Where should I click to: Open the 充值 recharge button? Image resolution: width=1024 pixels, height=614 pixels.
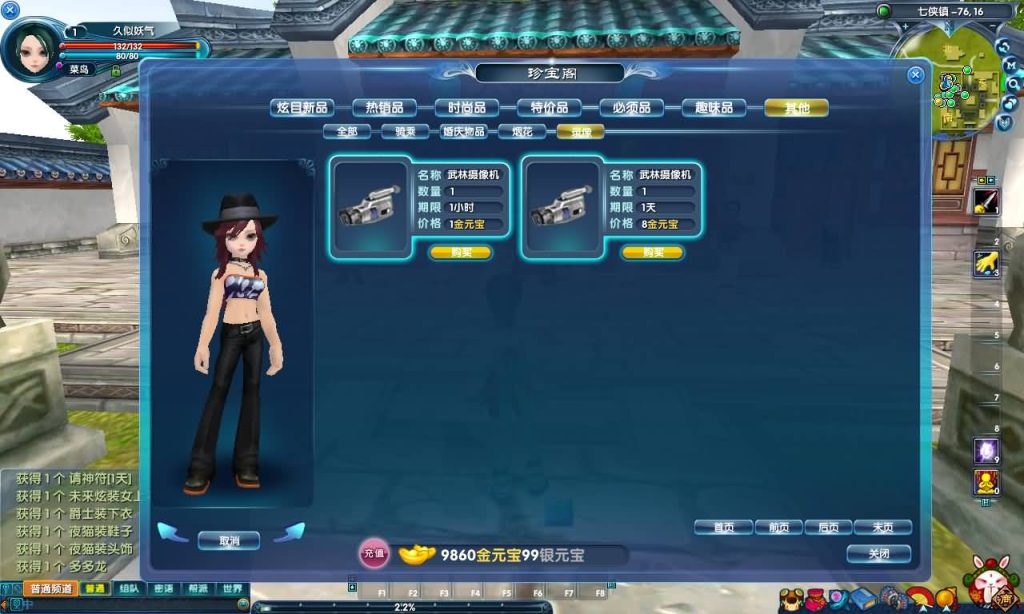pos(374,554)
